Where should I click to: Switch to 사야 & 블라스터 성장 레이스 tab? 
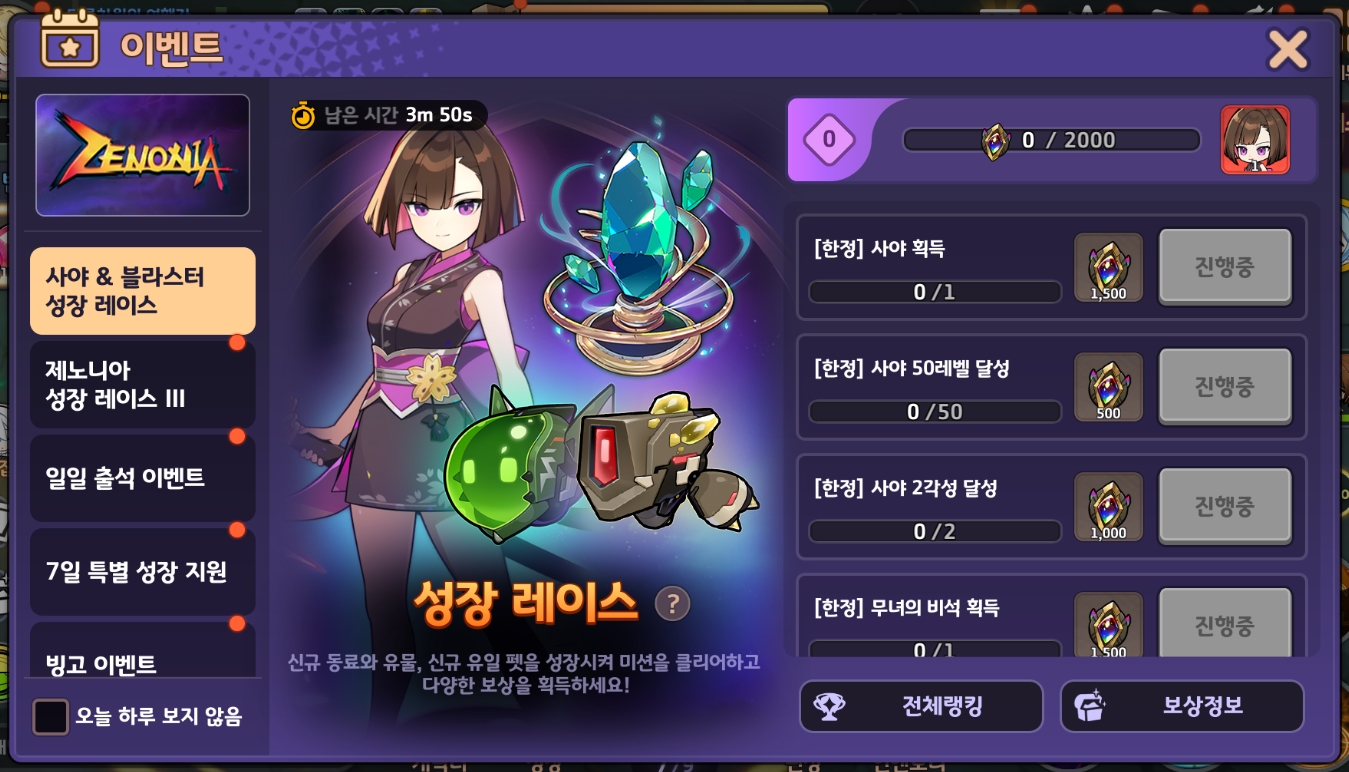pos(142,291)
